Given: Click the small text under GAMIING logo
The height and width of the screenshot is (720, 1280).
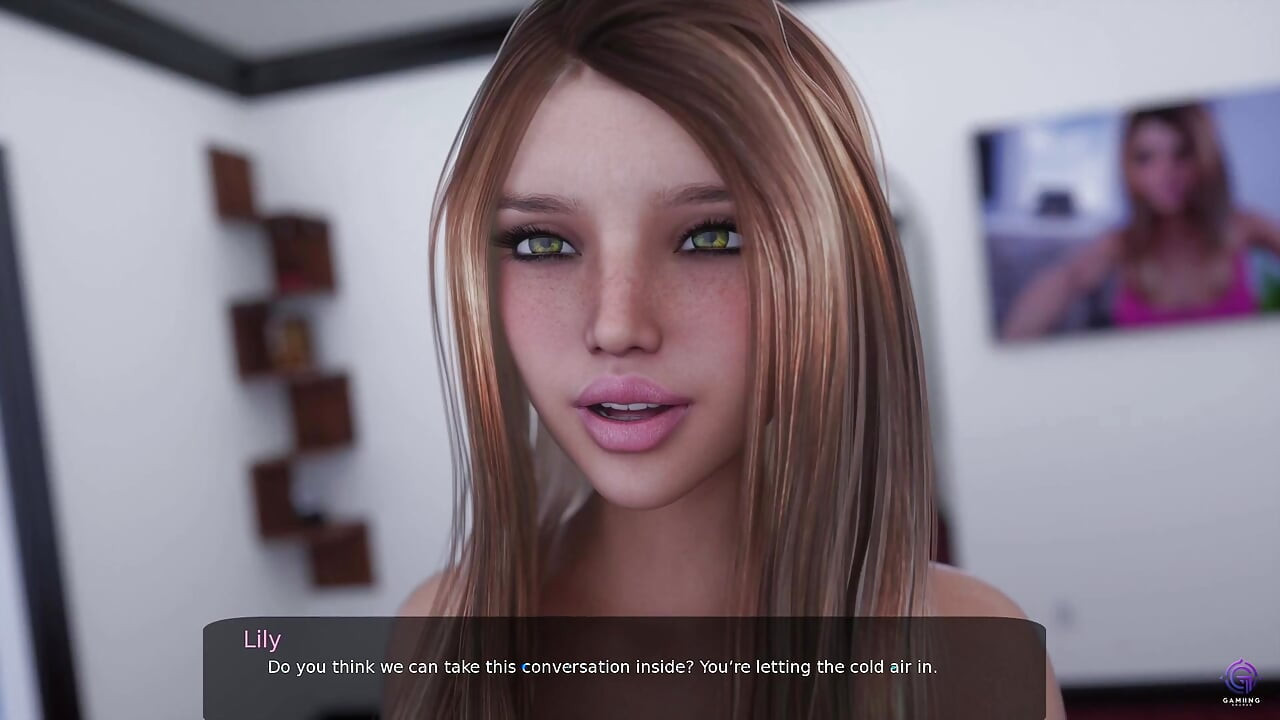Looking at the screenshot, I should click(1241, 705).
